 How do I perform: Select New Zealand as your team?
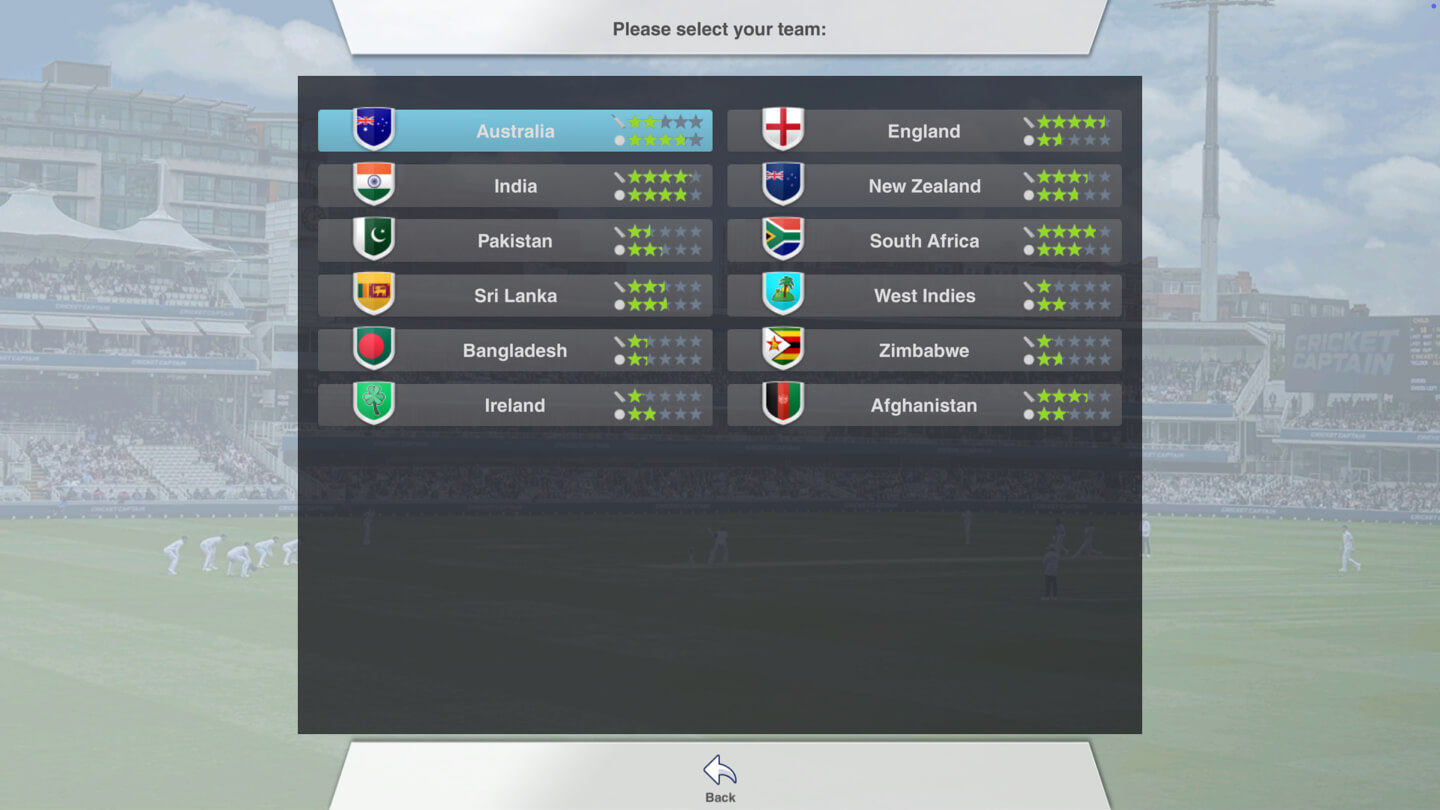[x=923, y=186]
